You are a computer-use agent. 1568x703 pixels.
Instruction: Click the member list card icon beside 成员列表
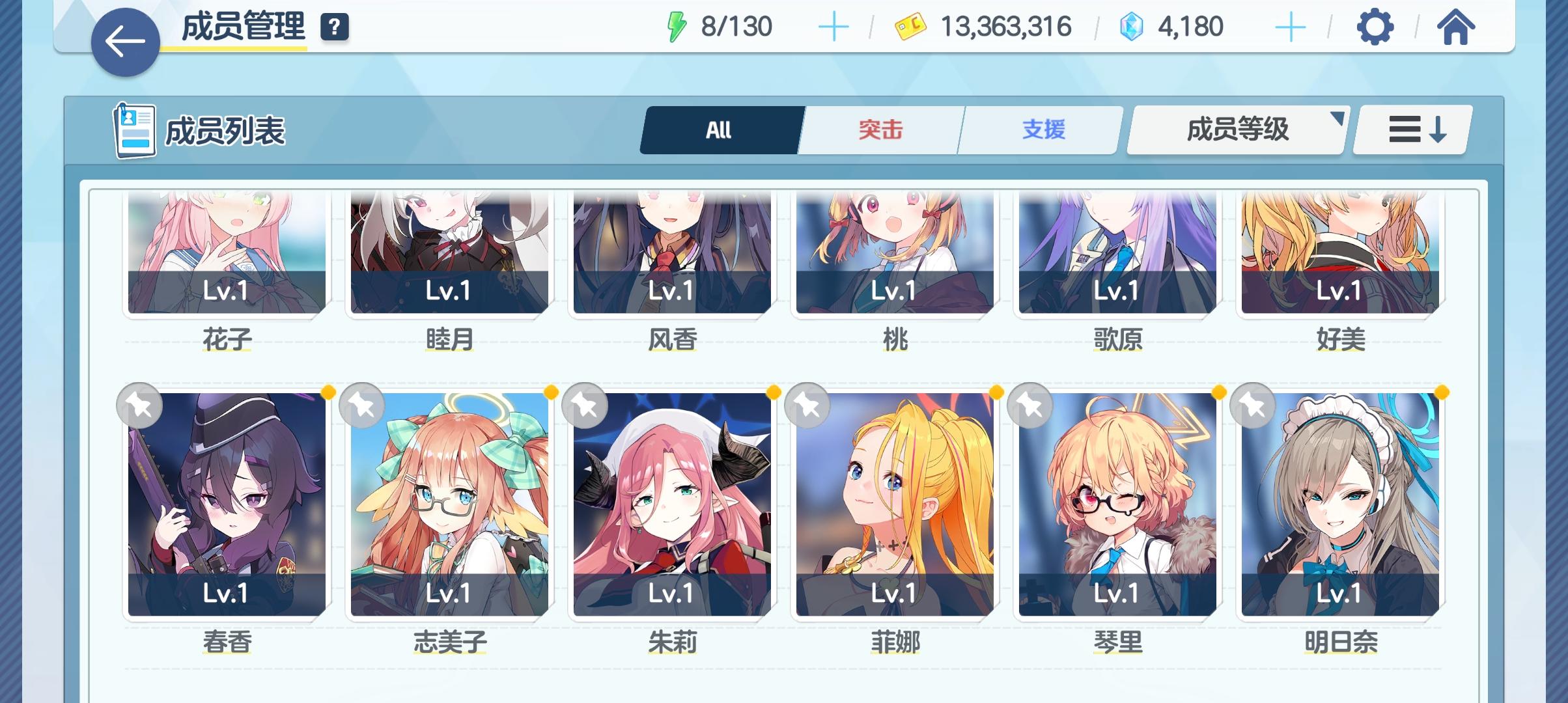pos(135,129)
